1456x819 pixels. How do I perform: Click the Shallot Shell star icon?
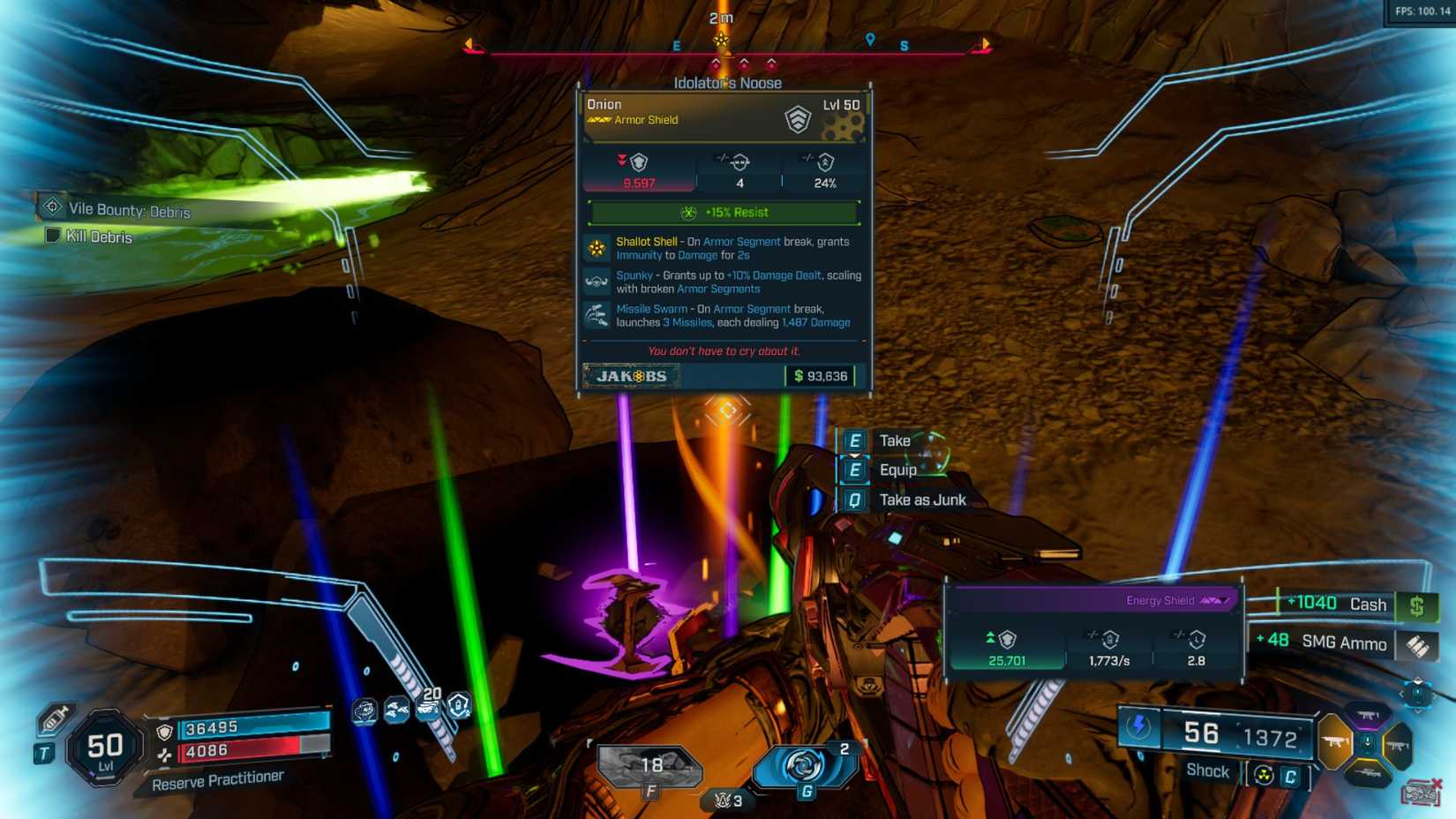(x=598, y=248)
